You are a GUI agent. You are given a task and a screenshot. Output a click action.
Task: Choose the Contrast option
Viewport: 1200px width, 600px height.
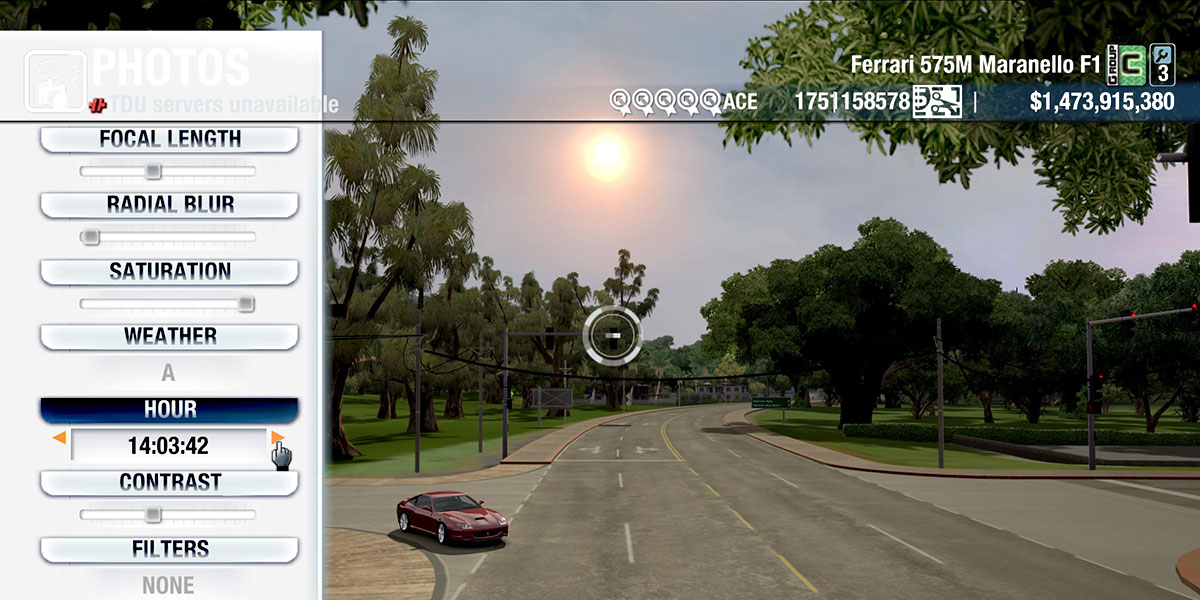coord(169,482)
